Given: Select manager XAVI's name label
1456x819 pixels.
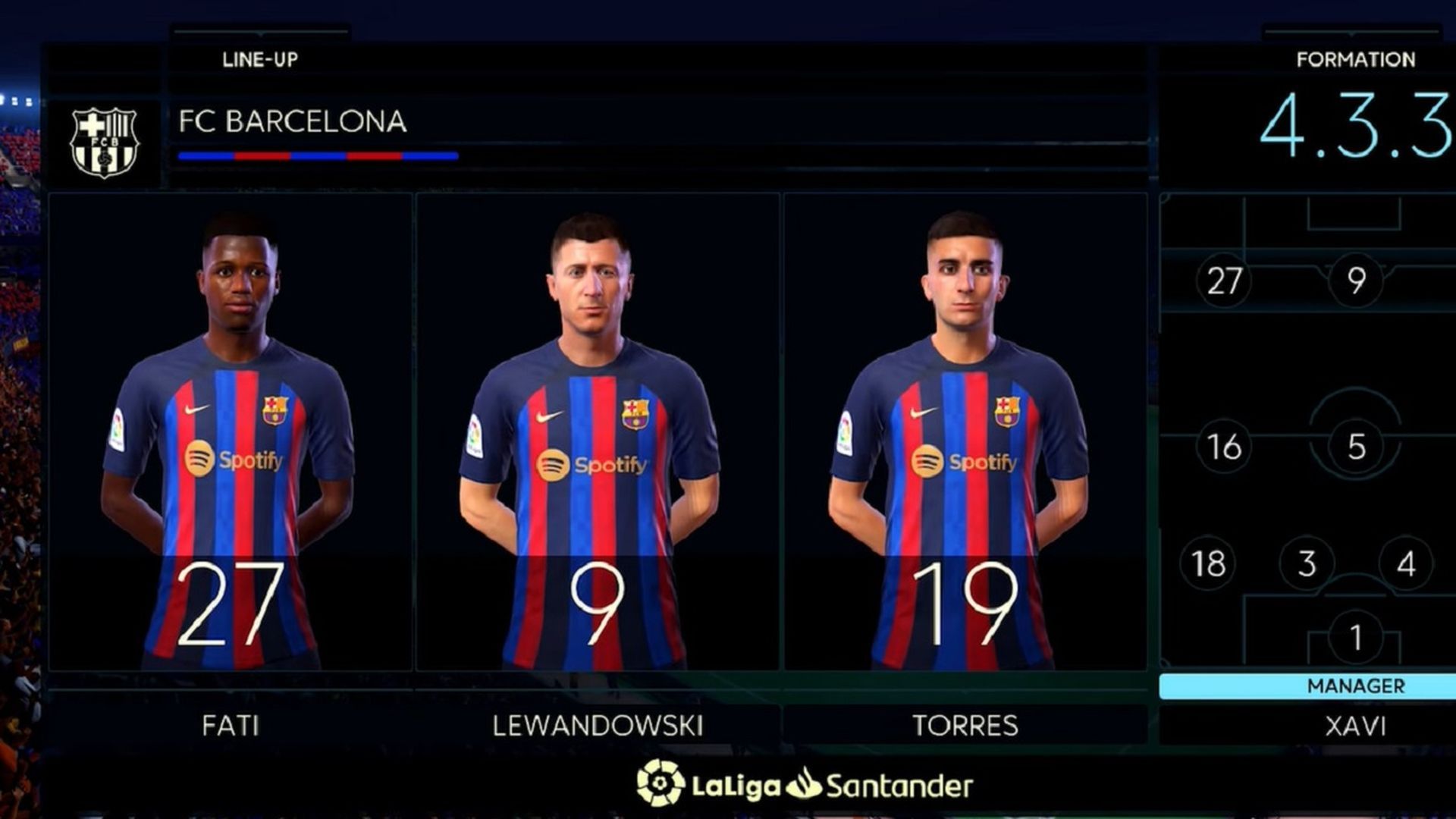Looking at the screenshot, I should [x=1354, y=724].
